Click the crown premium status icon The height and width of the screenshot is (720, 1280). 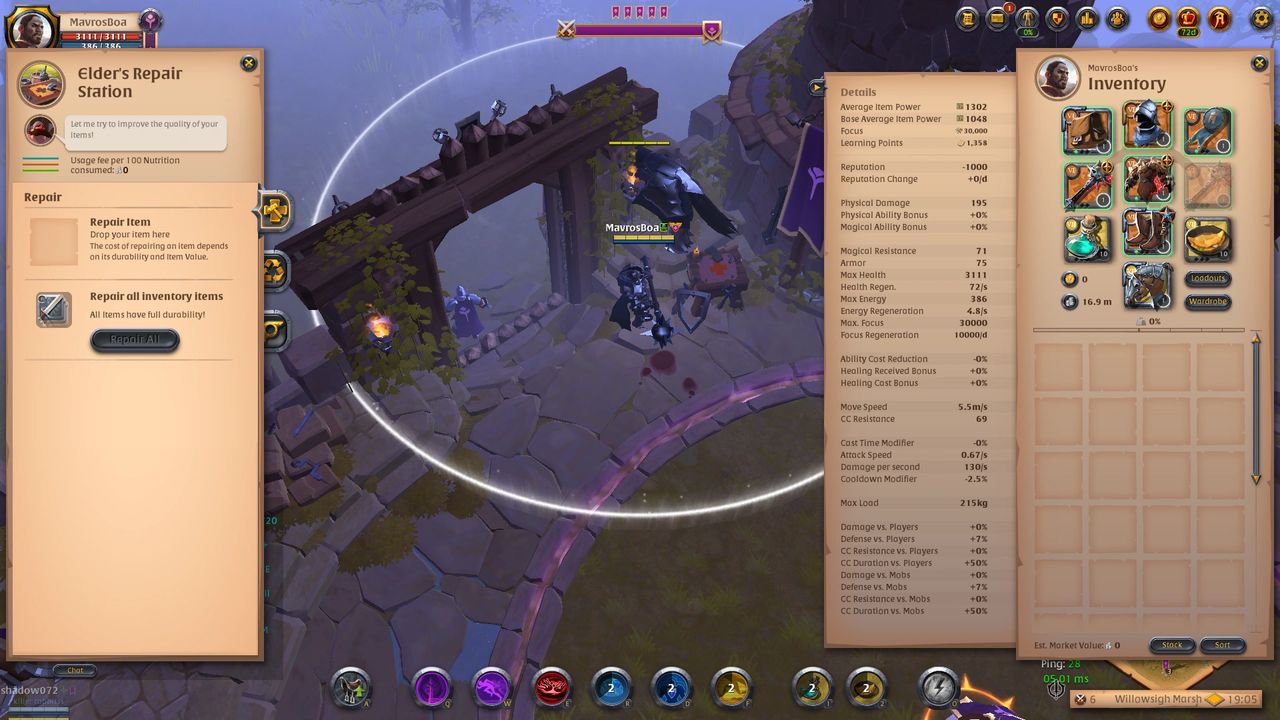(1188, 19)
